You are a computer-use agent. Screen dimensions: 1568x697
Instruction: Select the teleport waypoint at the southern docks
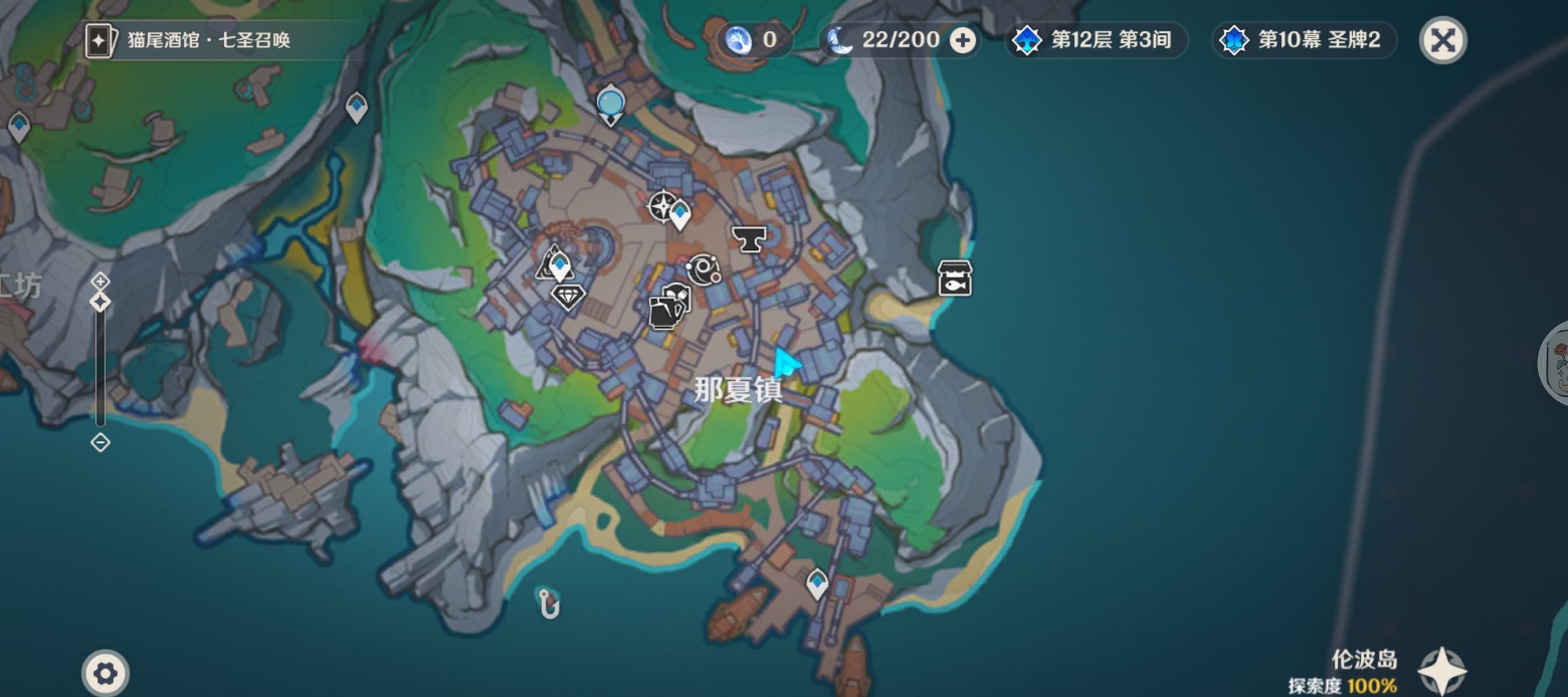point(817,582)
